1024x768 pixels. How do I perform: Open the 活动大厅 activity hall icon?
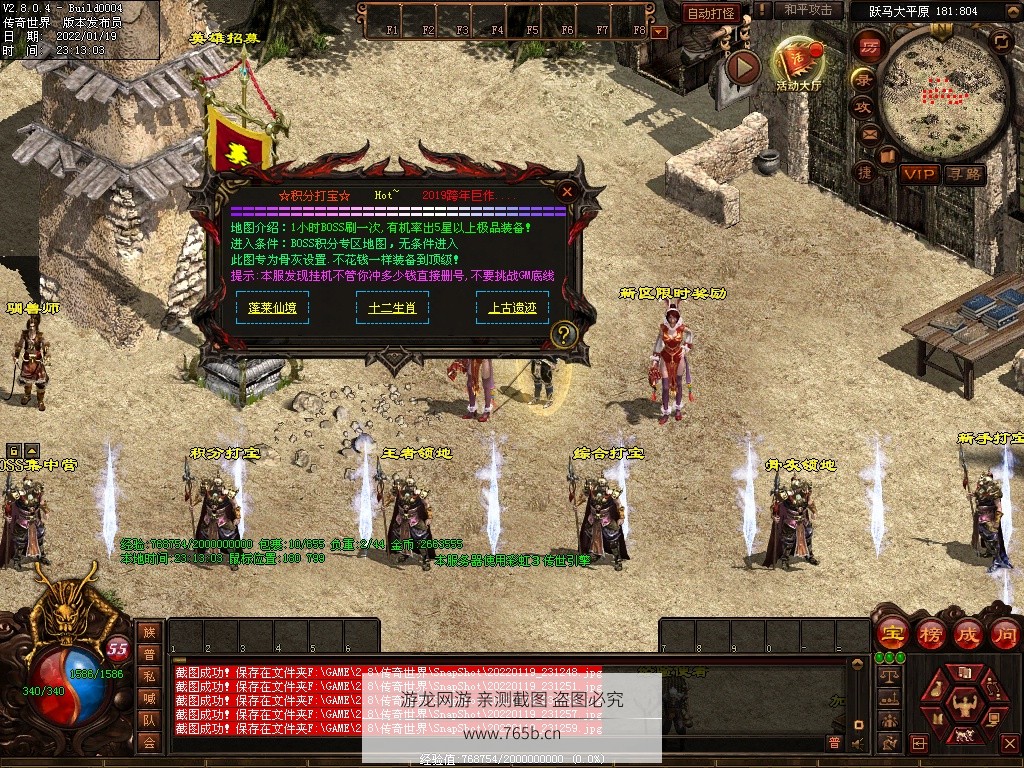pyautogui.click(x=798, y=63)
